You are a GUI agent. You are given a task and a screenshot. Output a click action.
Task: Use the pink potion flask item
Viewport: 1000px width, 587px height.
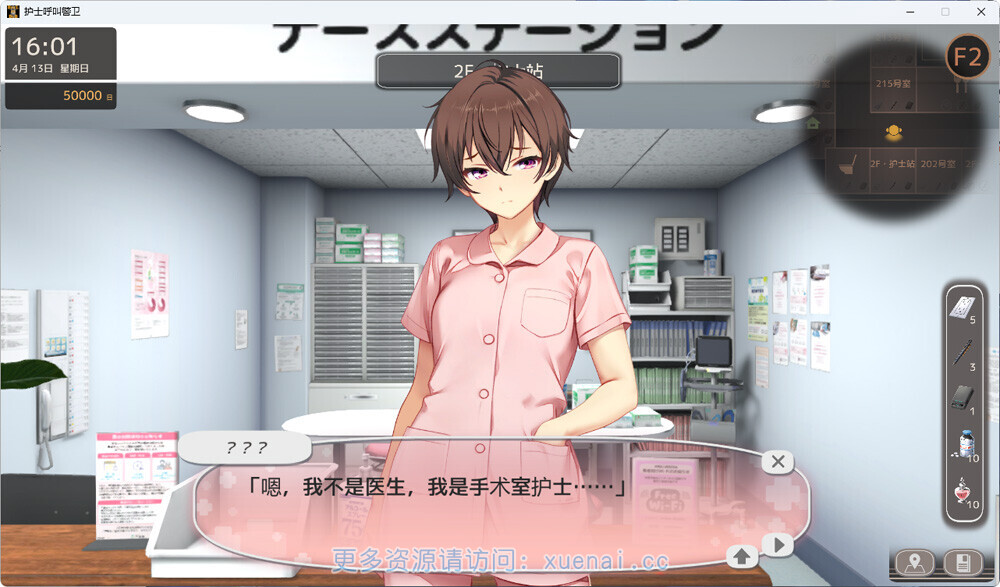click(x=962, y=489)
